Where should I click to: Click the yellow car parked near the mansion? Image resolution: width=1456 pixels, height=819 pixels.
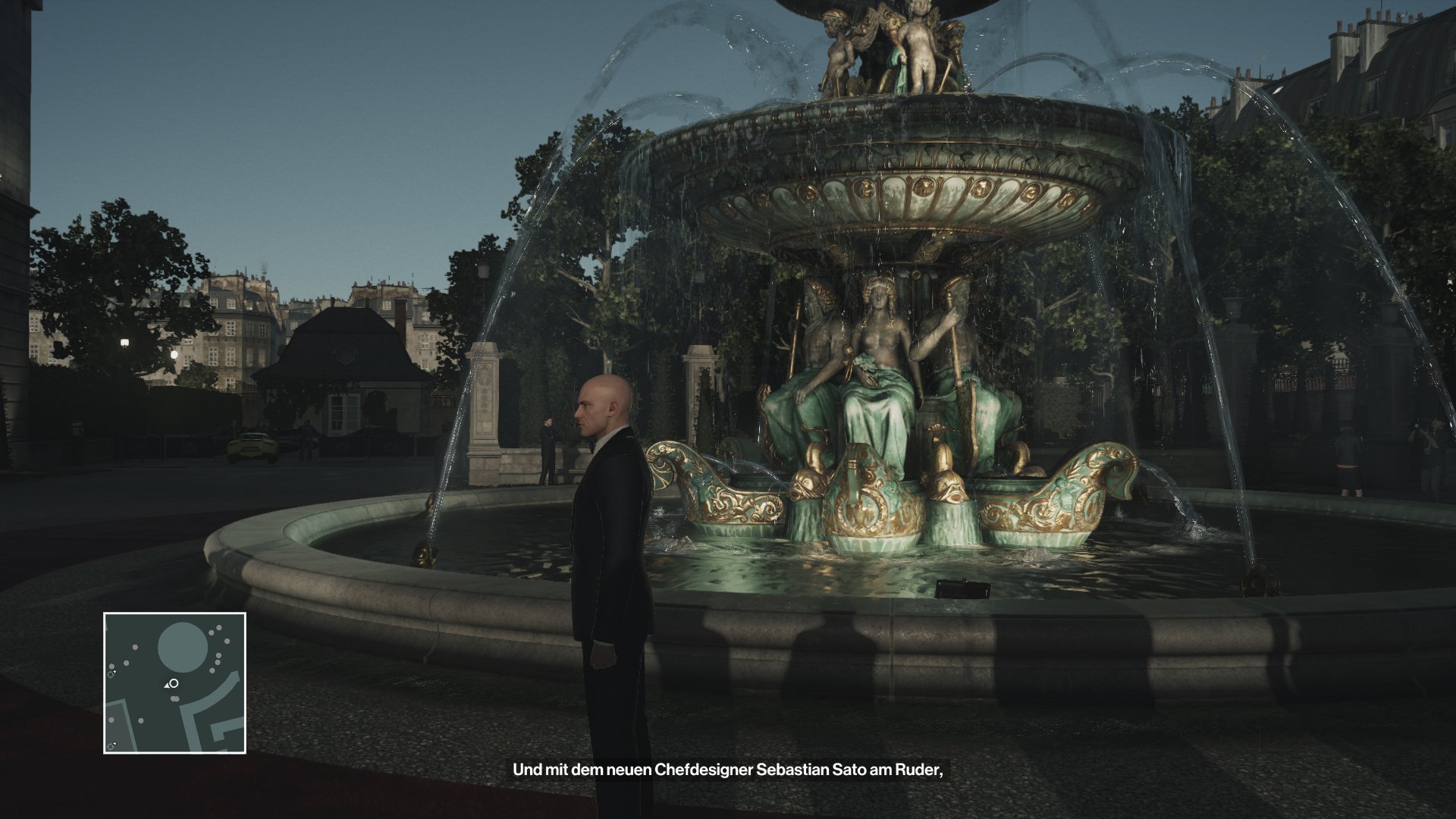click(253, 448)
